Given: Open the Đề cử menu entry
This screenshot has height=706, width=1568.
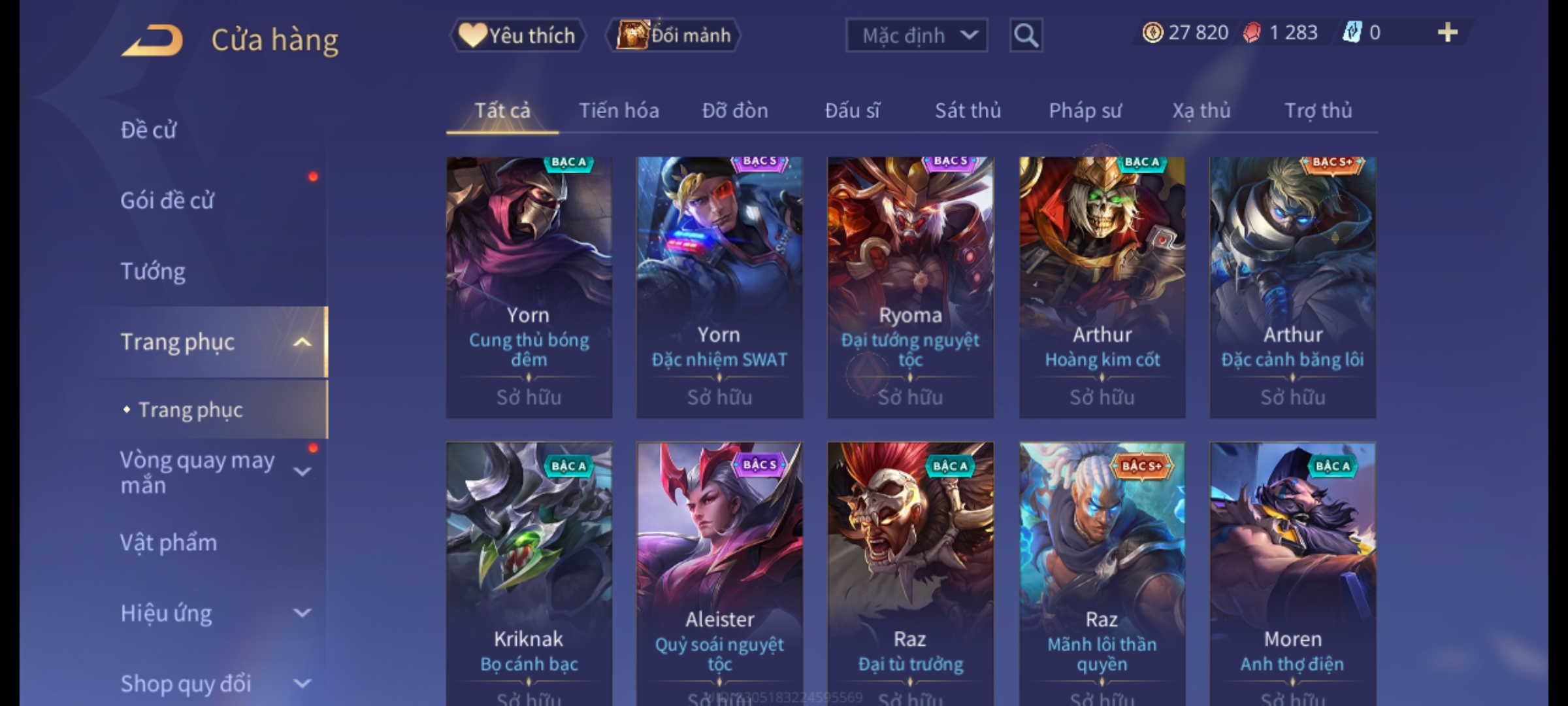Looking at the screenshot, I should (x=149, y=130).
